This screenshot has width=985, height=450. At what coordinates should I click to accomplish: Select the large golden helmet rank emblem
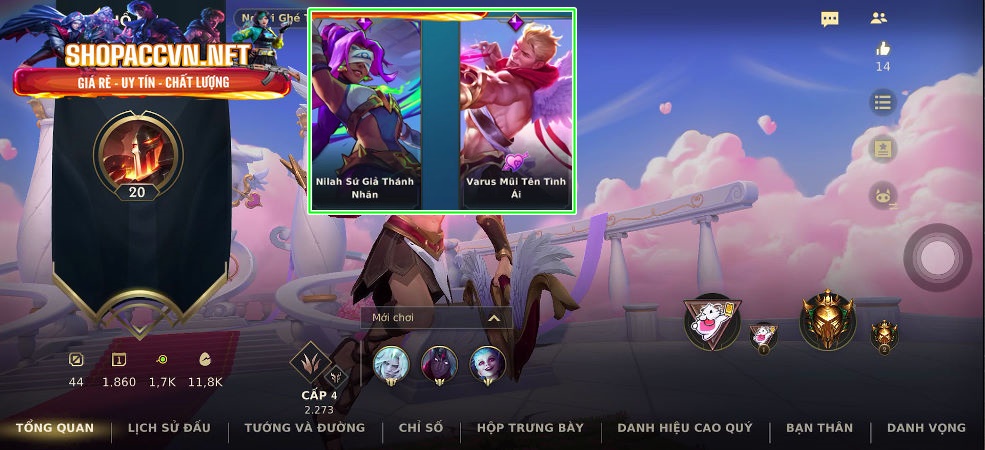828,320
